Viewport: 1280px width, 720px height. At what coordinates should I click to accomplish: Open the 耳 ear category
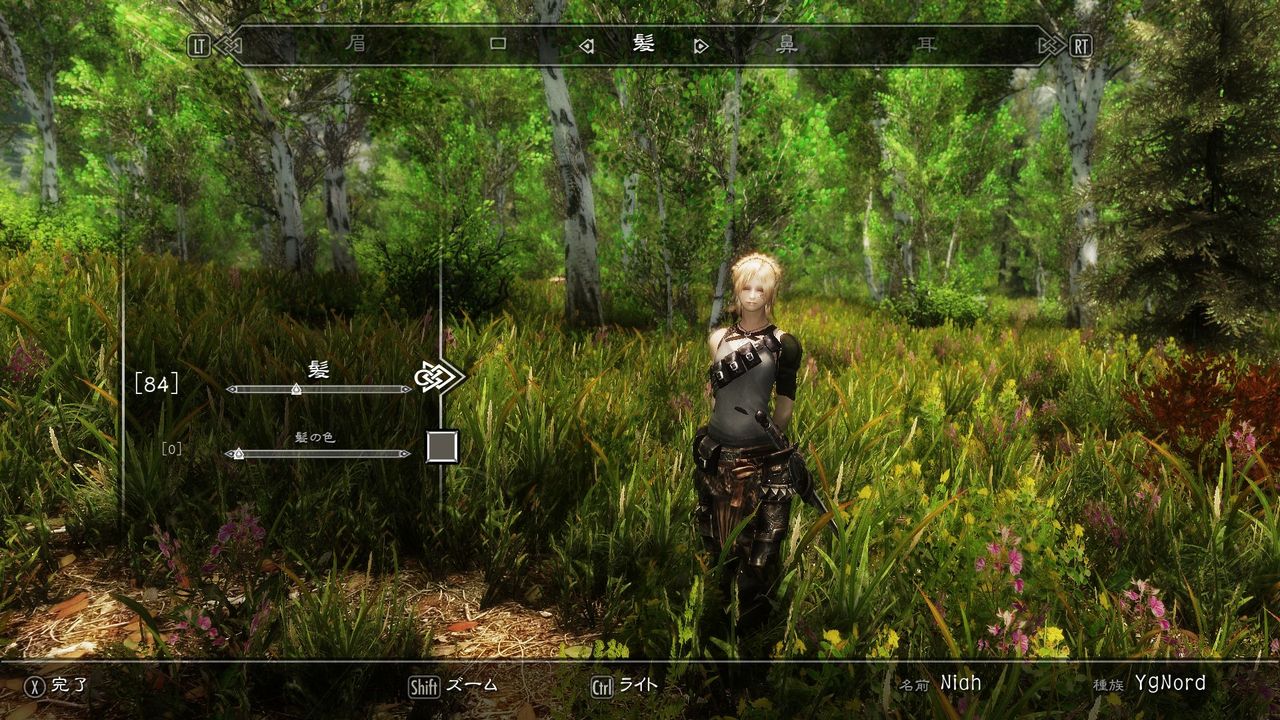click(926, 44)
